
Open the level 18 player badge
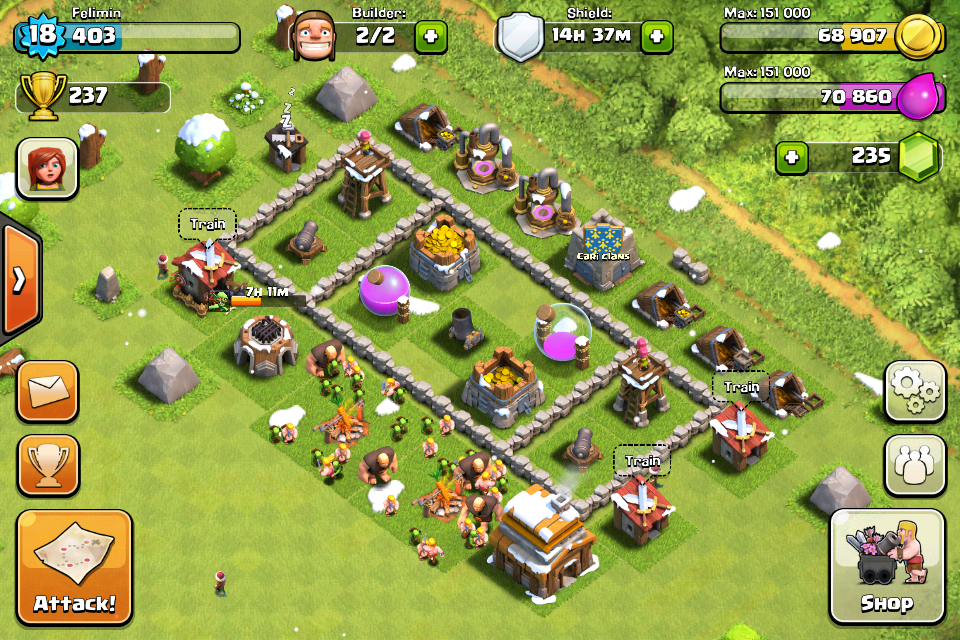click(x=40, y=35)
